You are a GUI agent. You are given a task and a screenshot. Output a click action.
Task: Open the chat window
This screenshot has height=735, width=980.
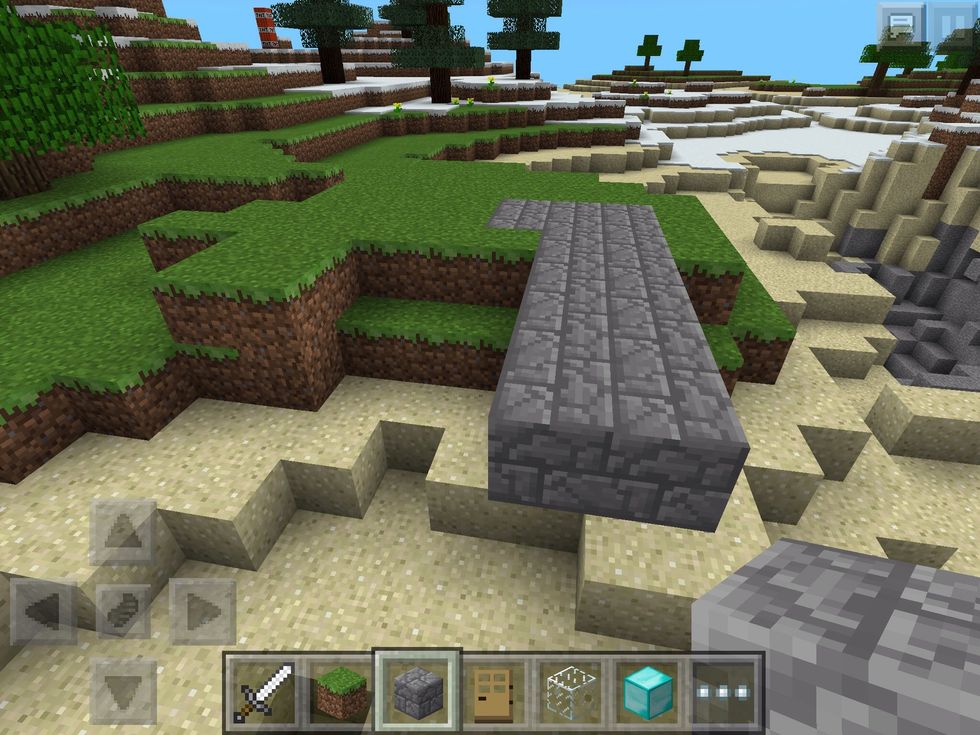900,24
